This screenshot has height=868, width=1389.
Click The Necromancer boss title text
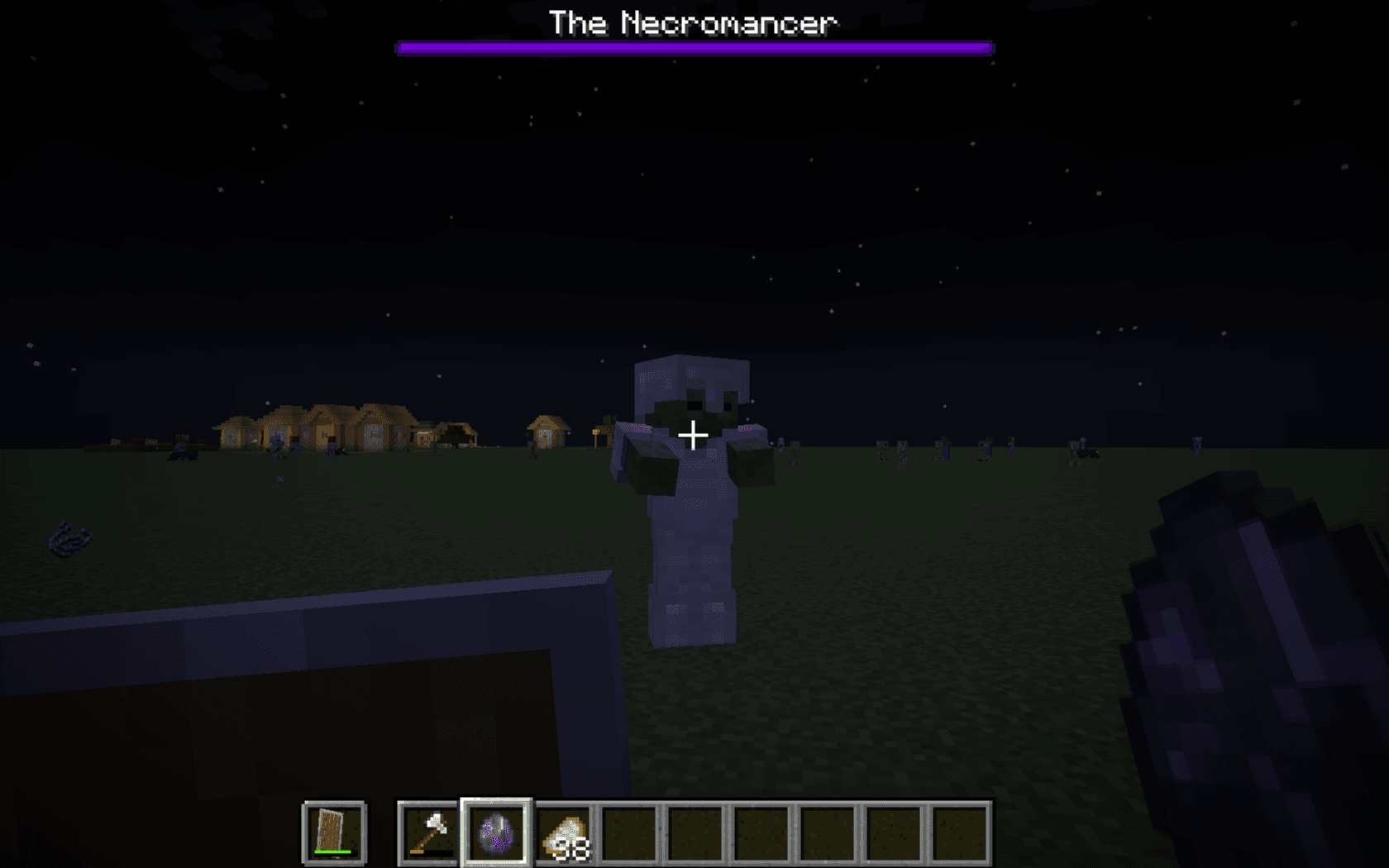[694, 23]
